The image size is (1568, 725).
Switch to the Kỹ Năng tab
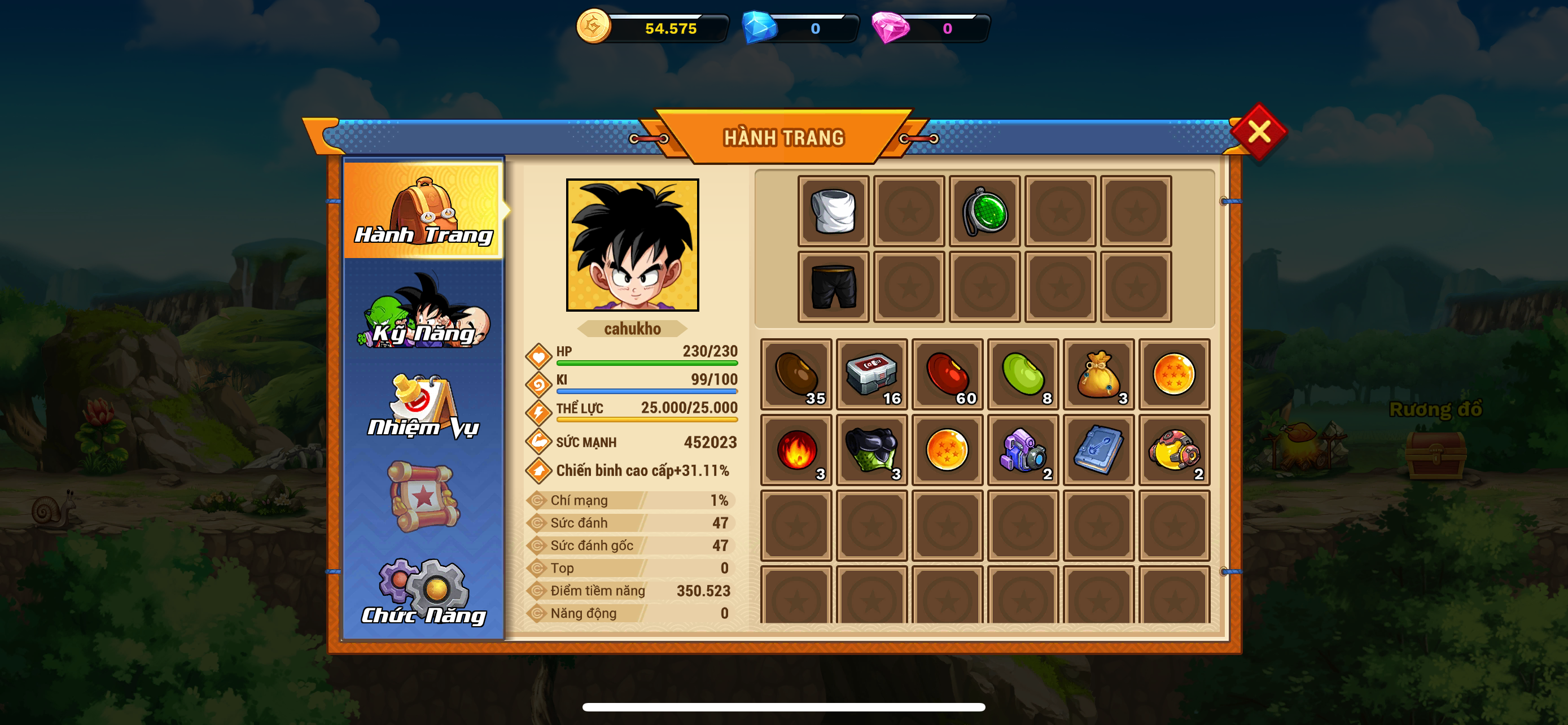(424, 312)
